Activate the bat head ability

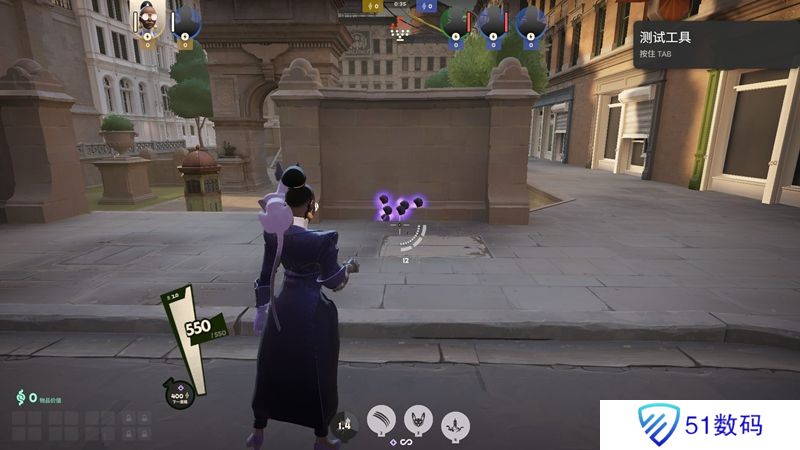[419, 420]
